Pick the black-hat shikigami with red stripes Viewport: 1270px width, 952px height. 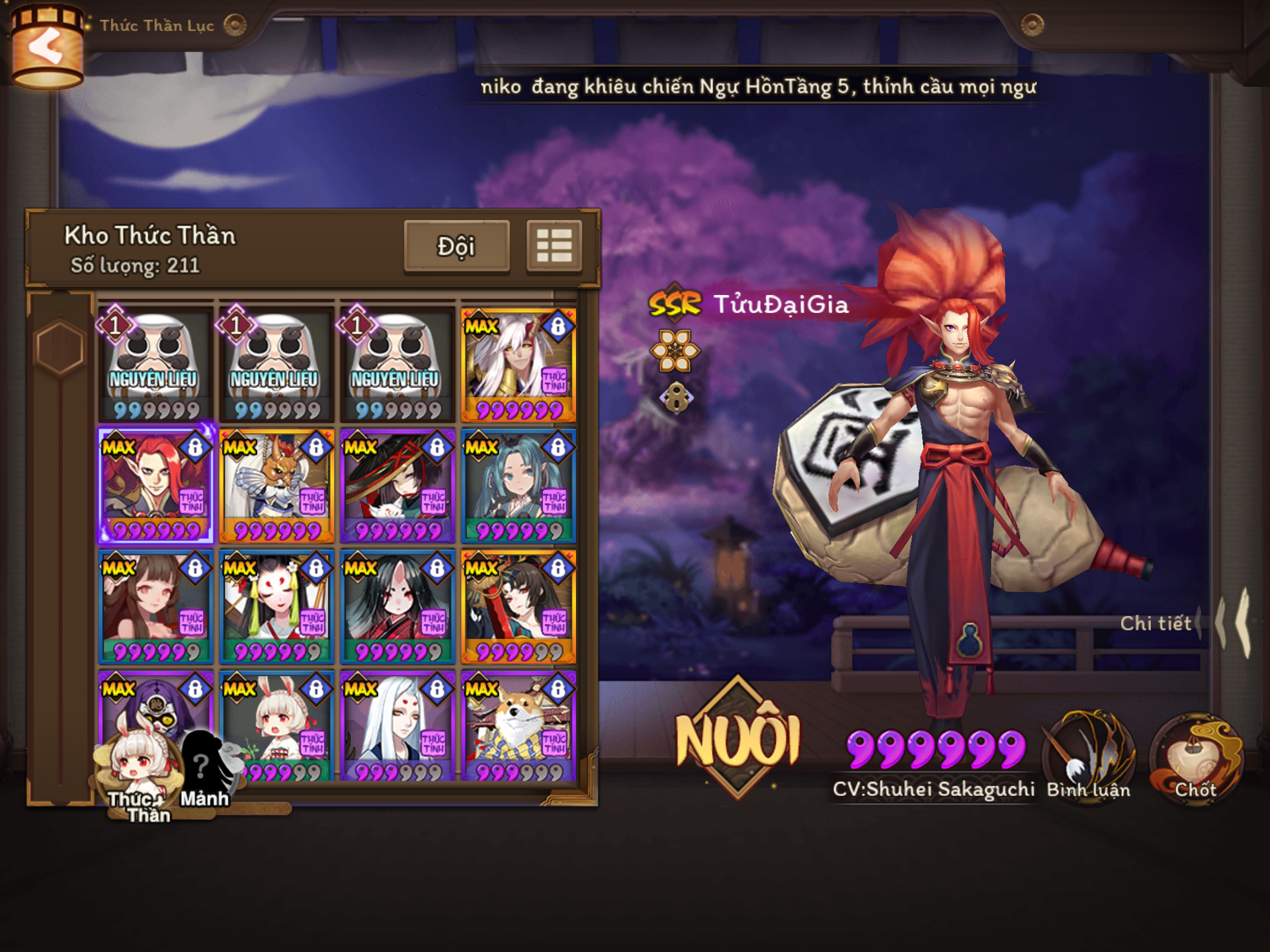coord(398,485)
